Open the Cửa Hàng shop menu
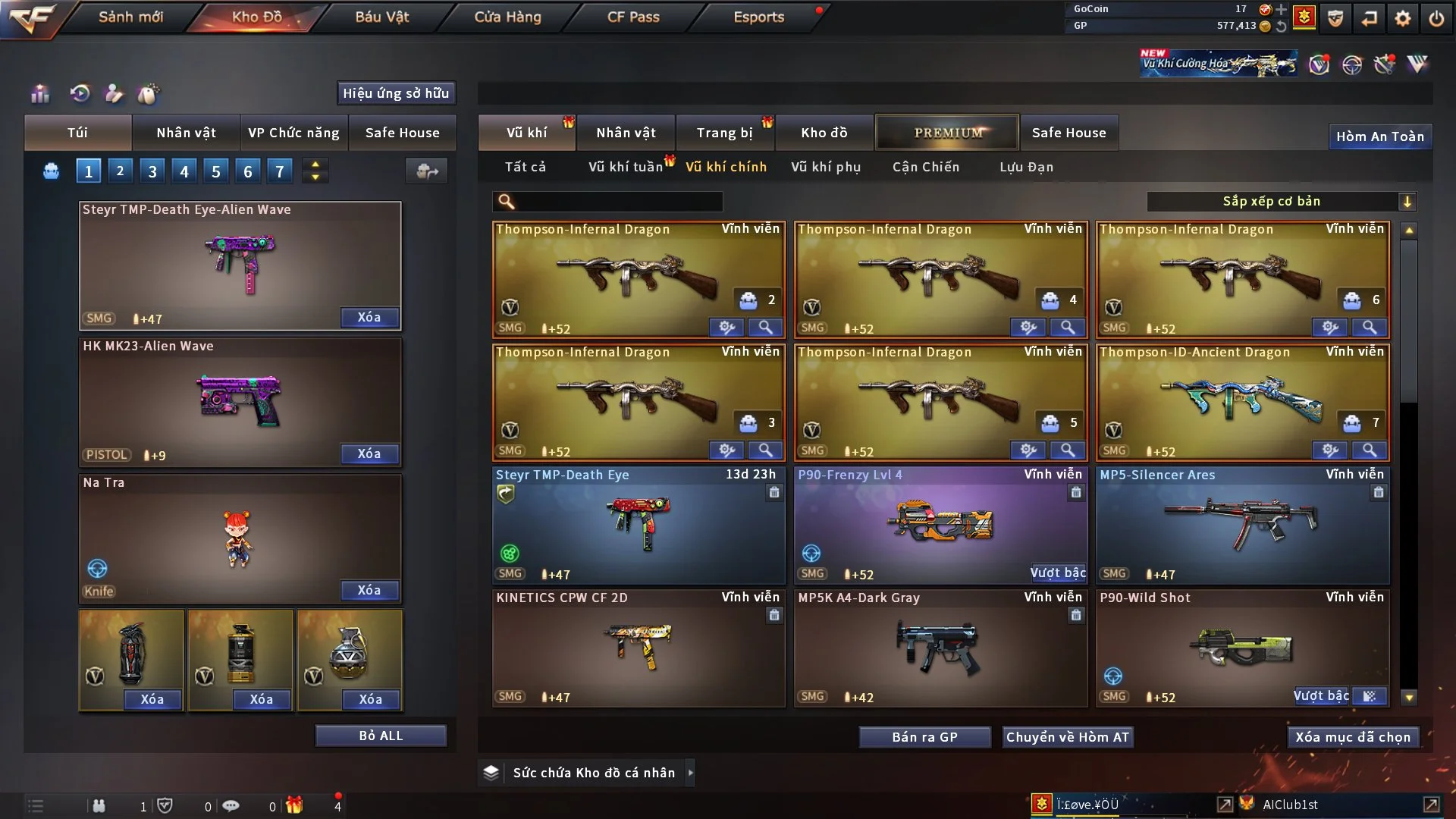The width and height of the screenshot is (1456, 819). coord(507,17)
